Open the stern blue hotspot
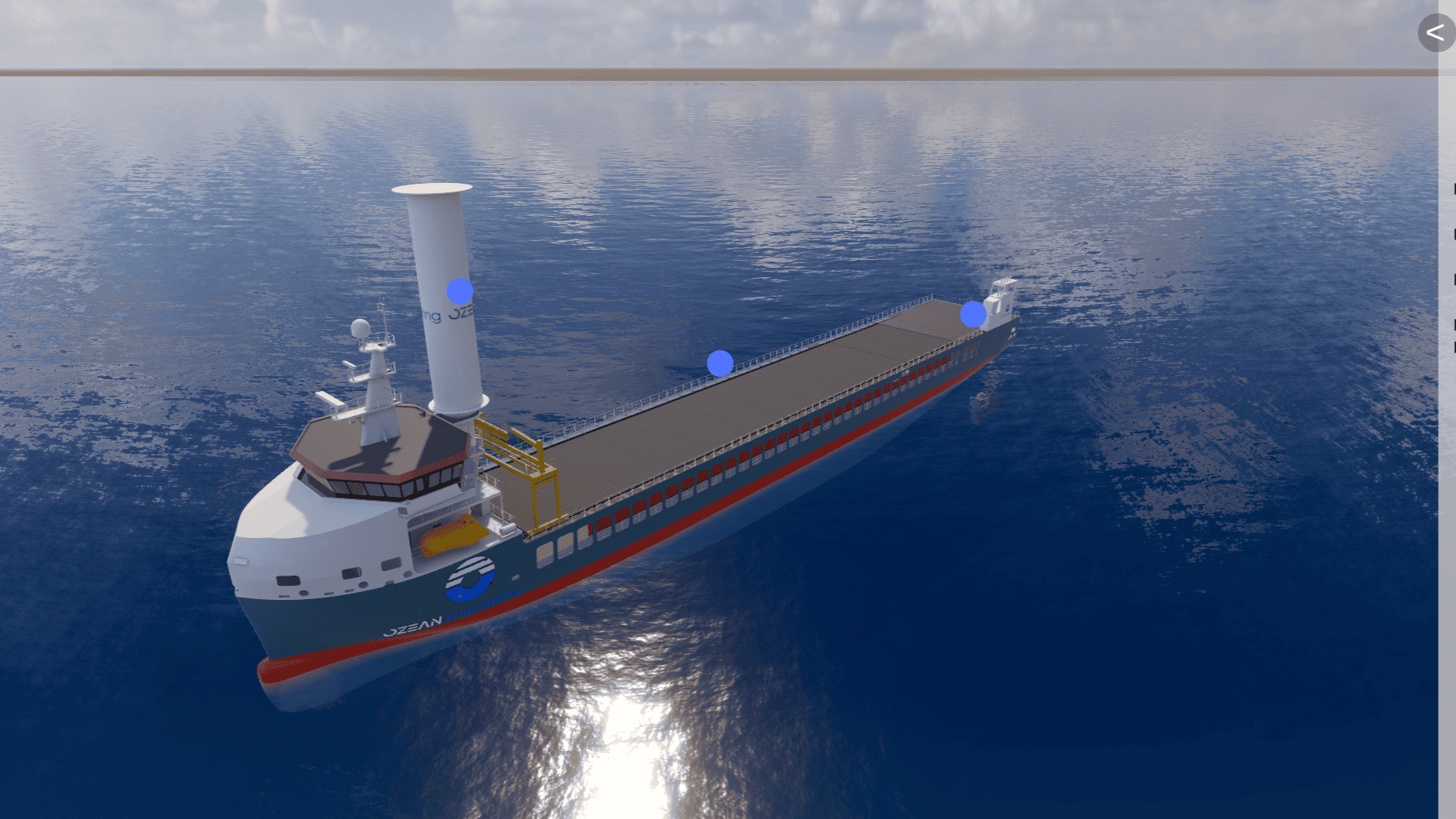The width and height of the screenshot is (1456, 819). coord(973,315)
